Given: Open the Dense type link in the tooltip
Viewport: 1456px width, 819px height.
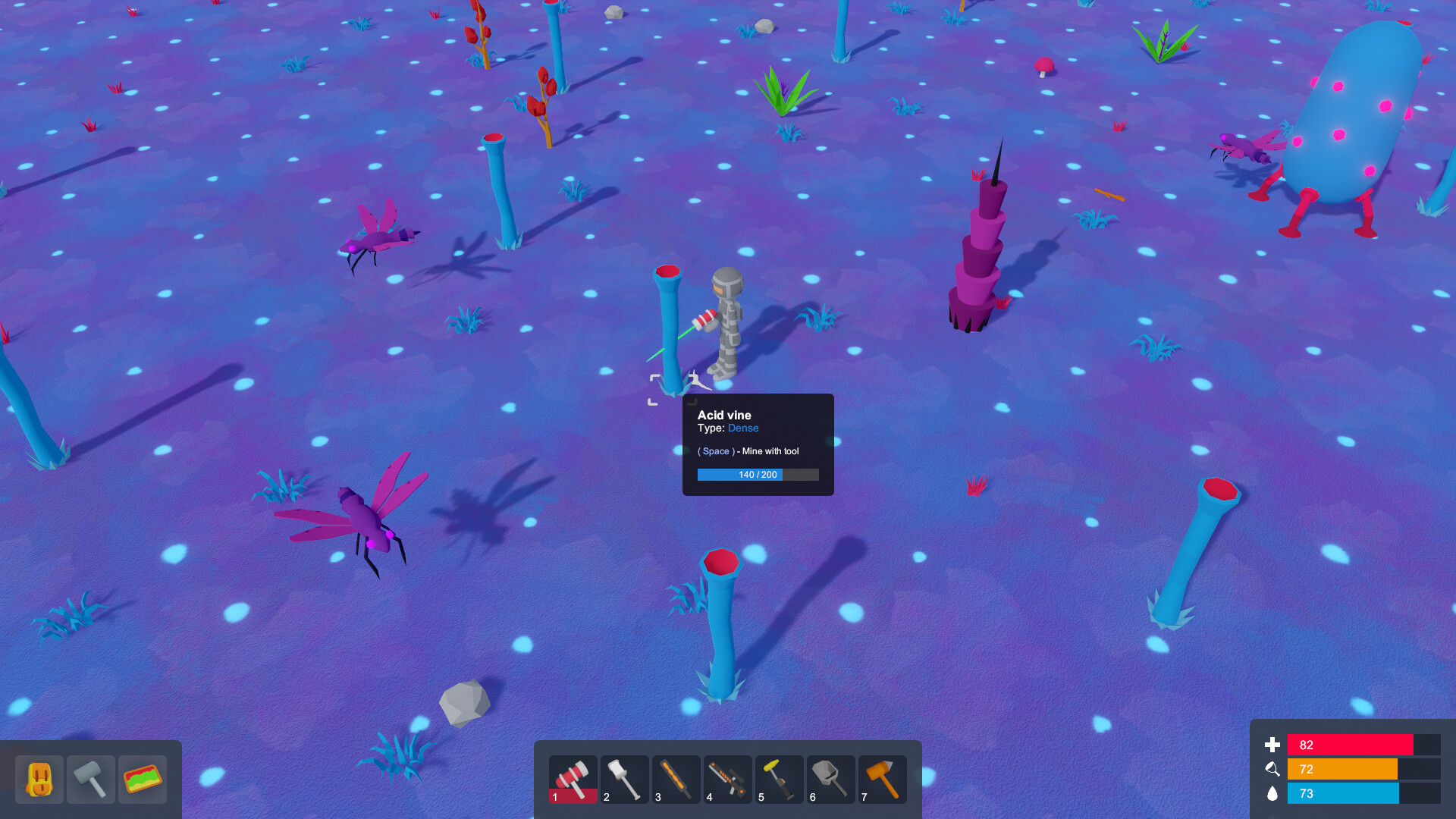Looking at the screenshot, I should 743,428.
